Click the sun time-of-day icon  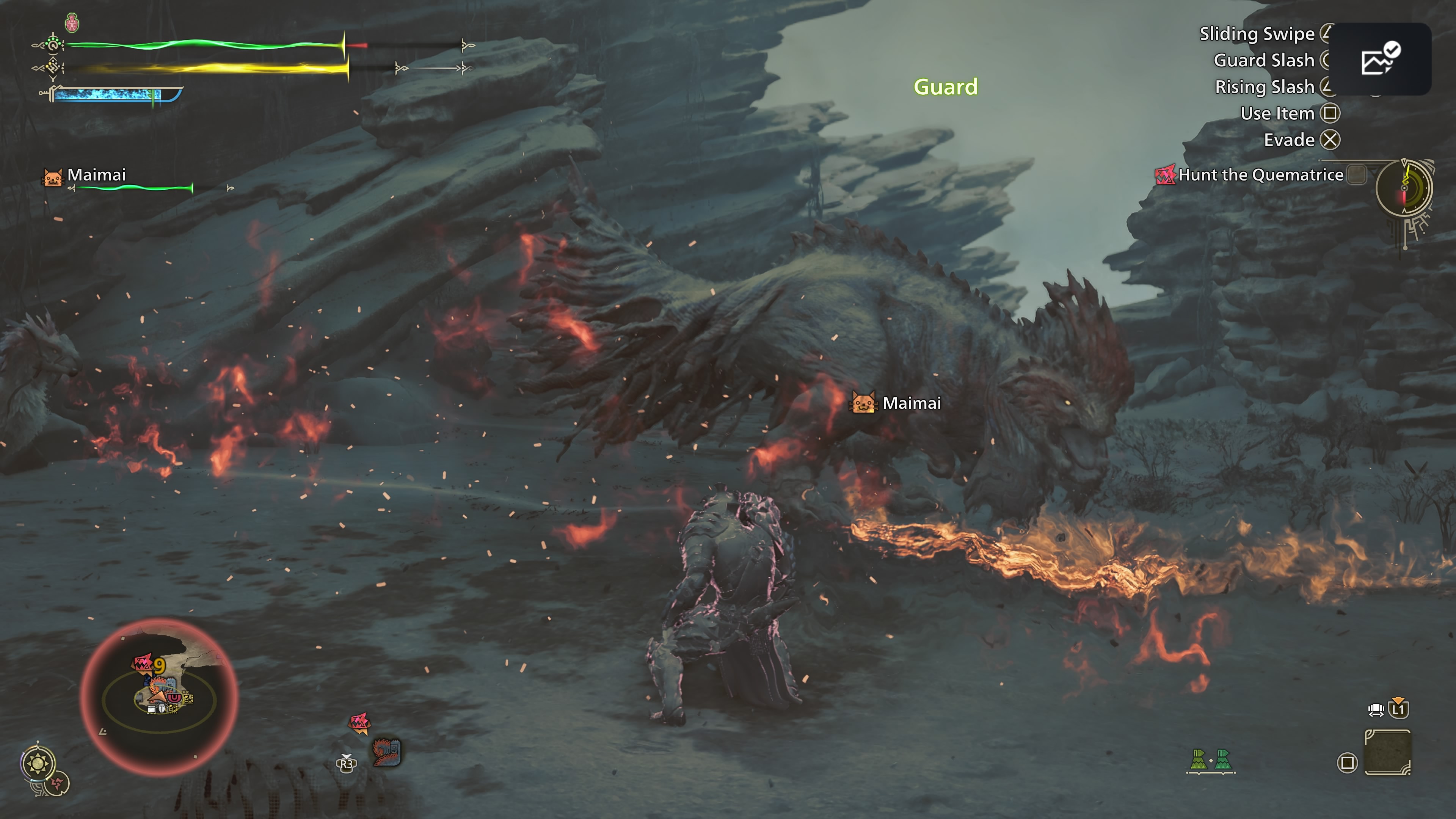[x=38, y=764]
